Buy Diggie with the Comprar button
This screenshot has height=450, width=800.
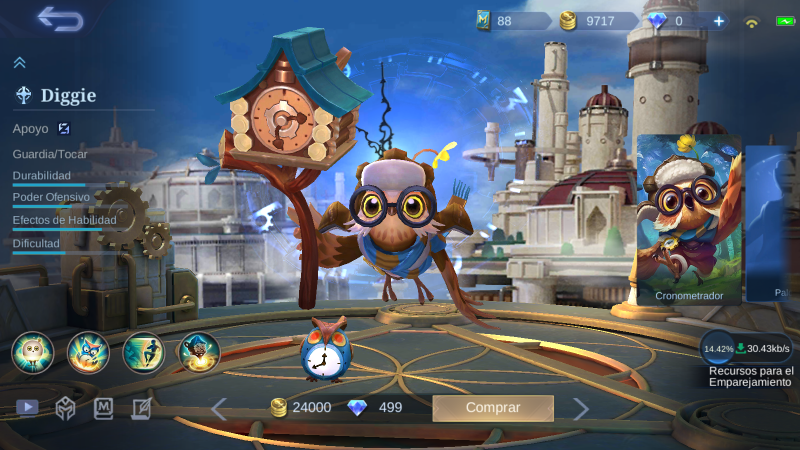493,408
